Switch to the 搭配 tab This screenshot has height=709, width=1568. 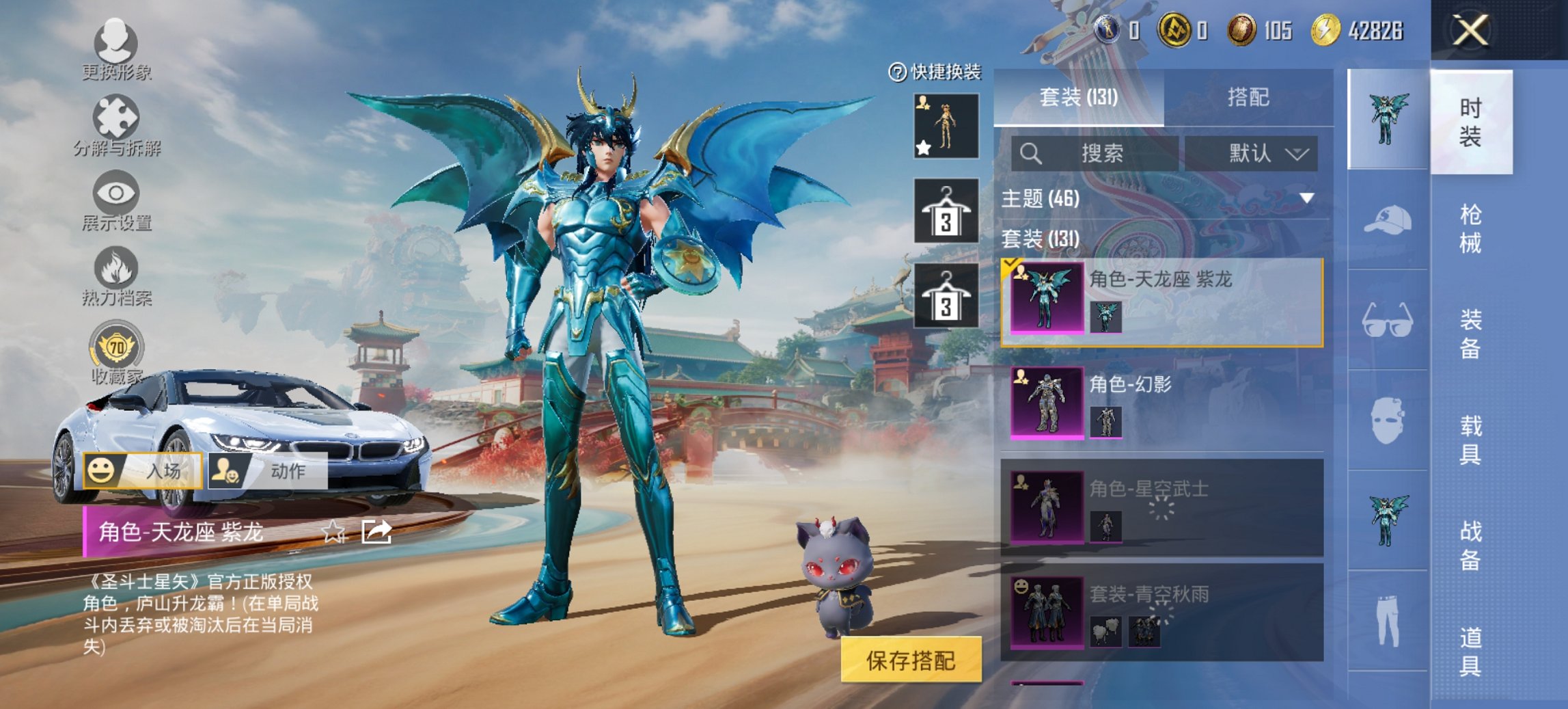click(1248, 97)
